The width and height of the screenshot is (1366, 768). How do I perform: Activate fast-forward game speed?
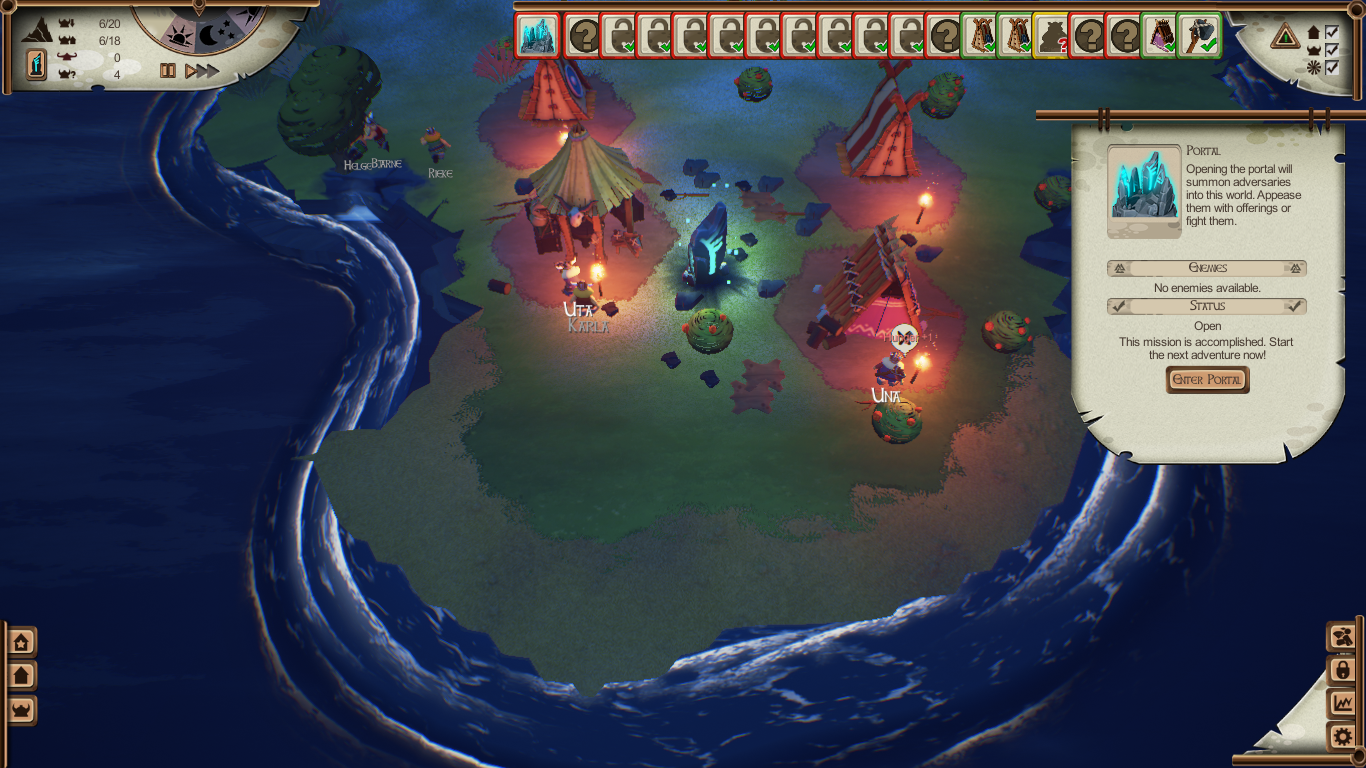201,71
